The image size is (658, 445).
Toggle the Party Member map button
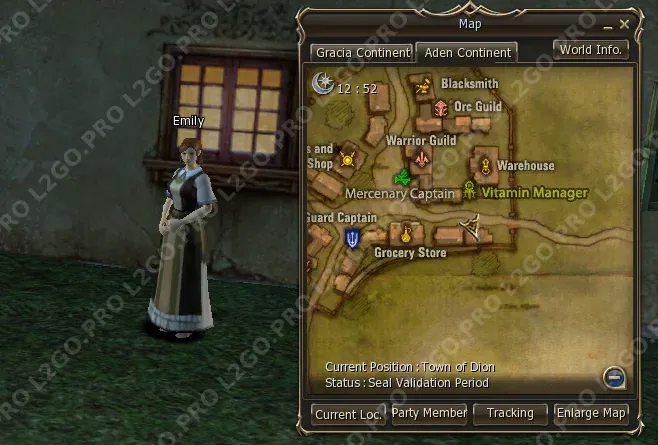(428, 412)
